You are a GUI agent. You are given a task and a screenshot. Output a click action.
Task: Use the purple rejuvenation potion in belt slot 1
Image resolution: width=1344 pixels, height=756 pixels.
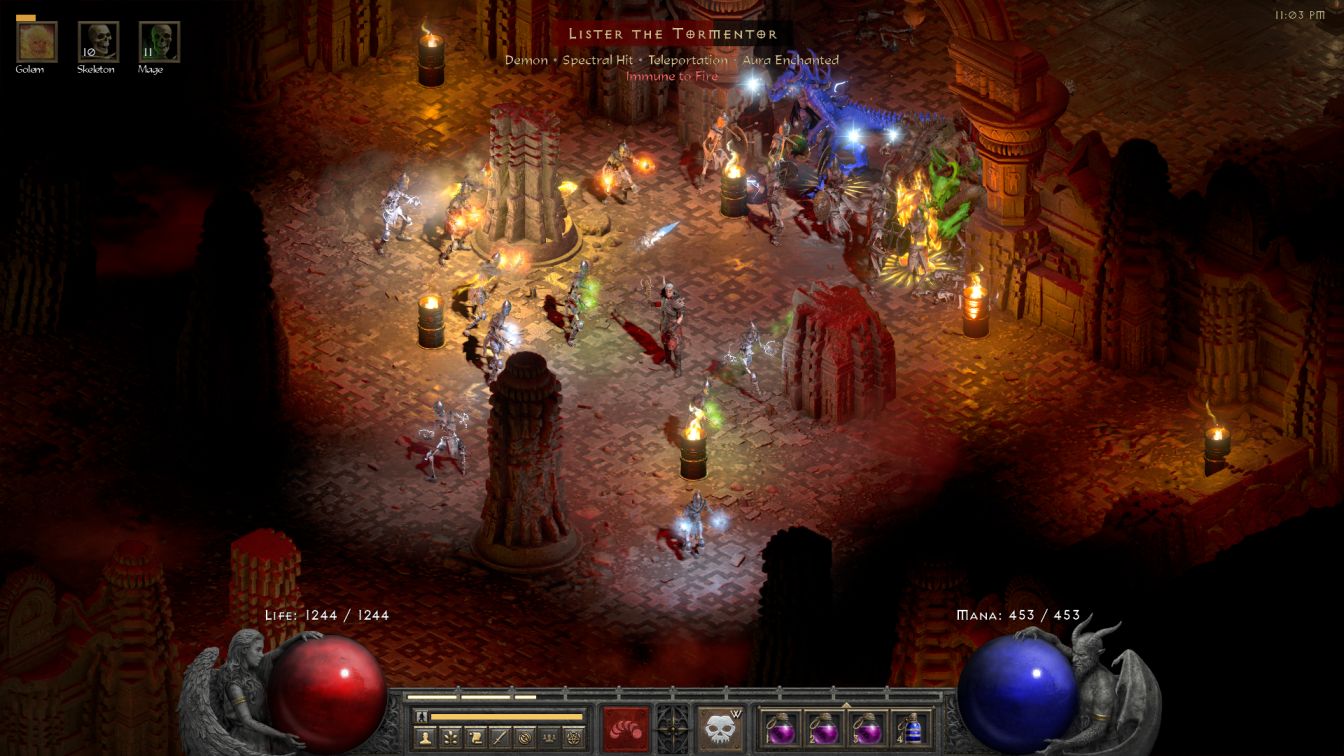781,728
